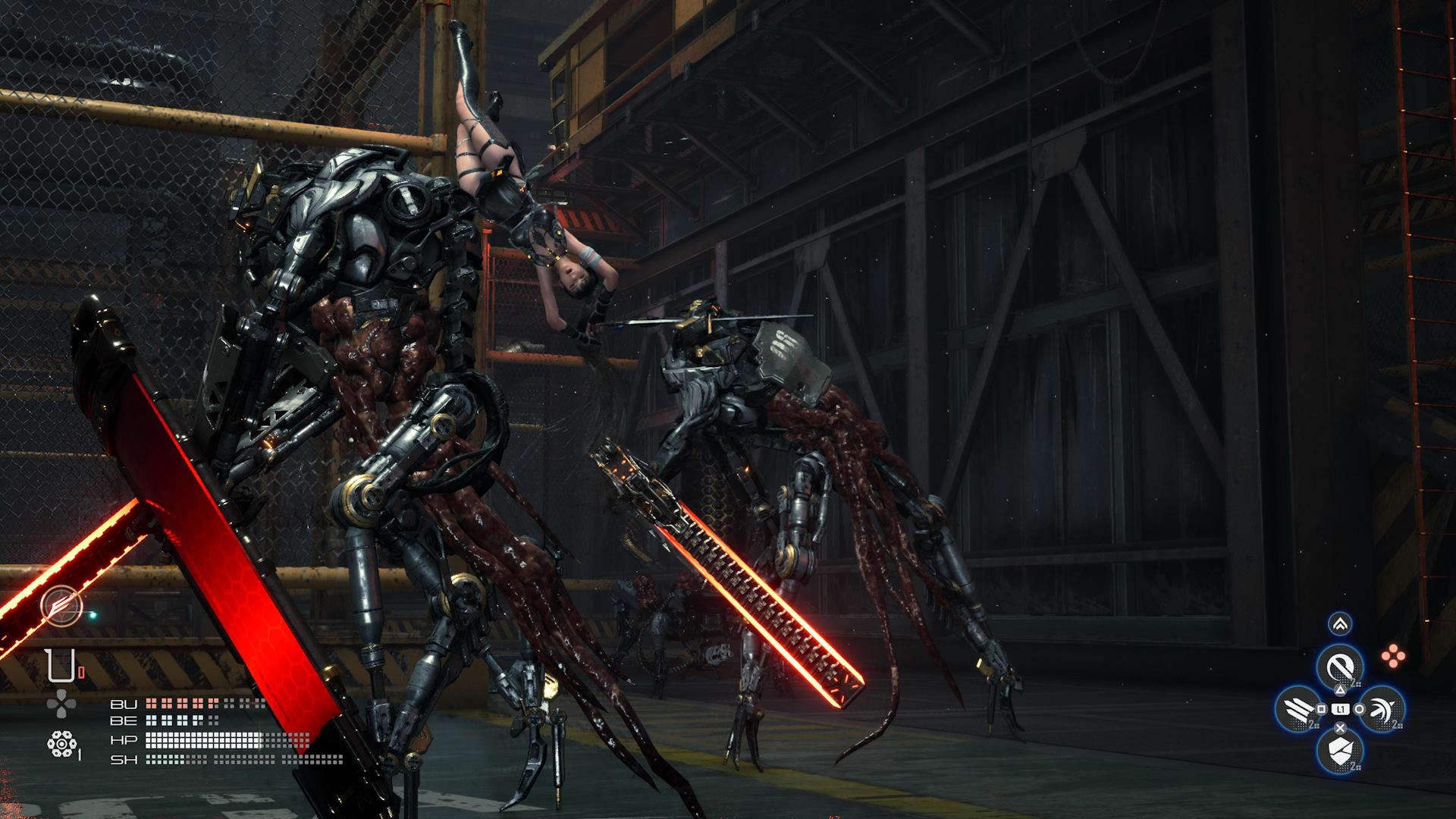Use the healing potion flask slot
The width and height of the screenshot is (1456, 819).
(x=60, y=666)
